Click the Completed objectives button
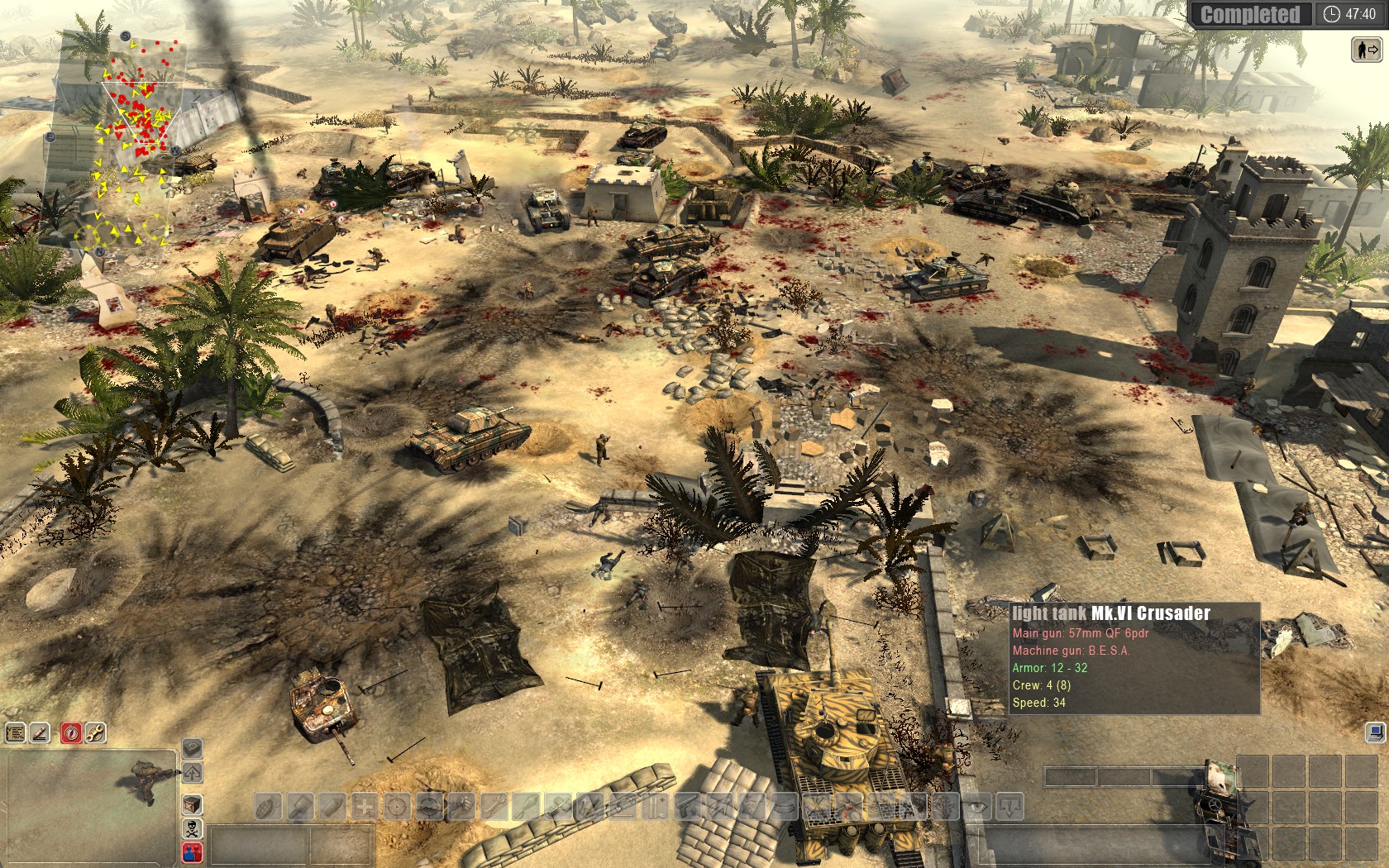 (1249, 14)
